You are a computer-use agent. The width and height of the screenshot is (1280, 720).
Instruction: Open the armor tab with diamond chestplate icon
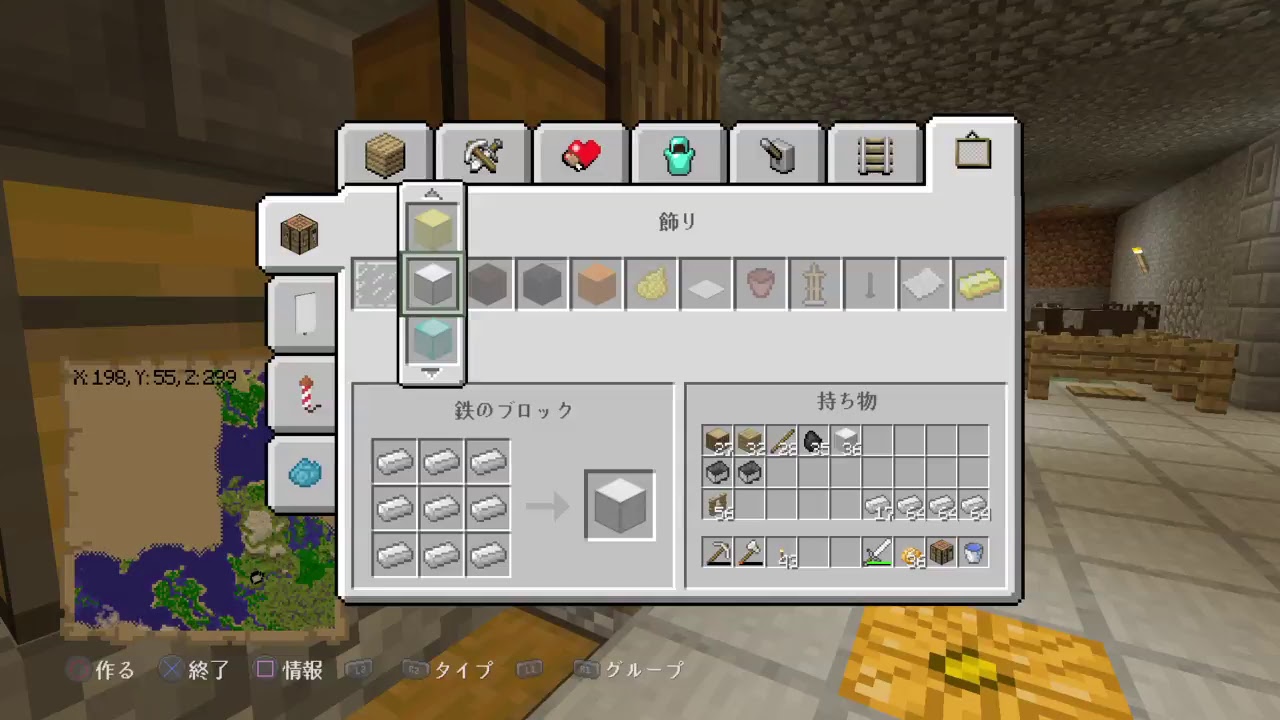coord(679,152)
